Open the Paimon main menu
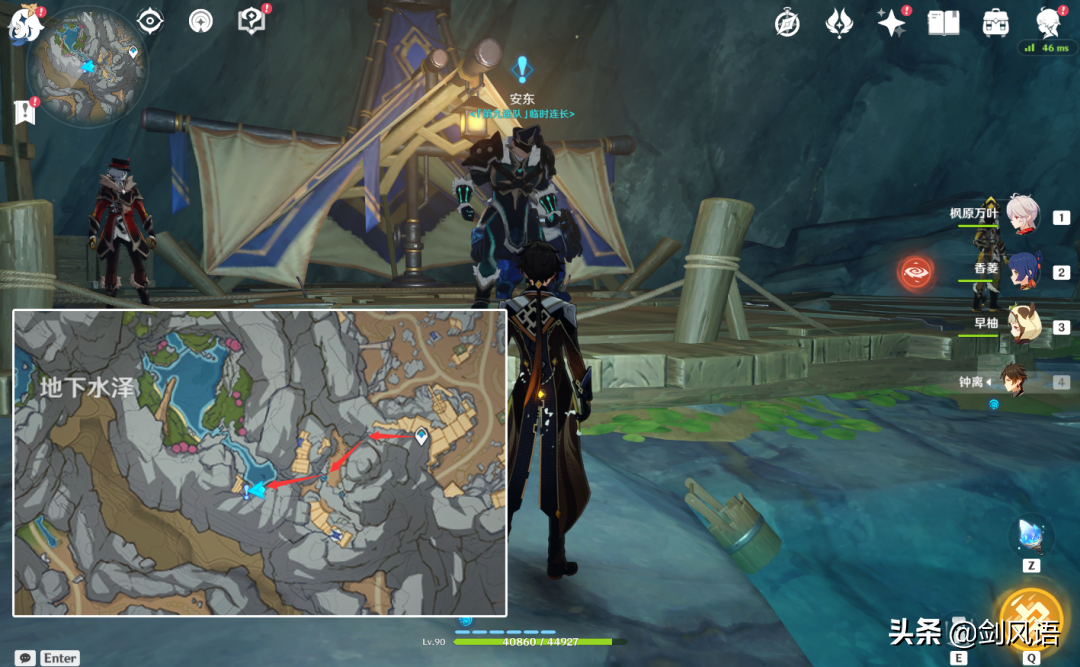Viewport: 1080px width, 667px height. [x=24, y=24]
